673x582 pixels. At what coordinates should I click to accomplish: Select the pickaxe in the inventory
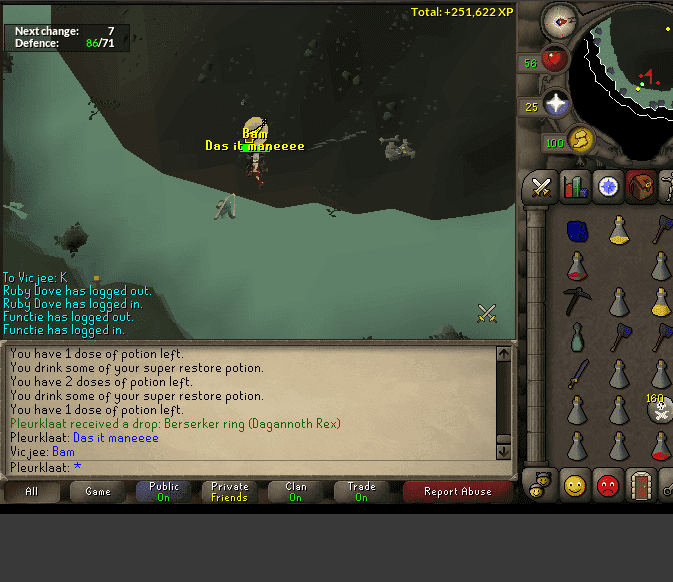[577, 300]
